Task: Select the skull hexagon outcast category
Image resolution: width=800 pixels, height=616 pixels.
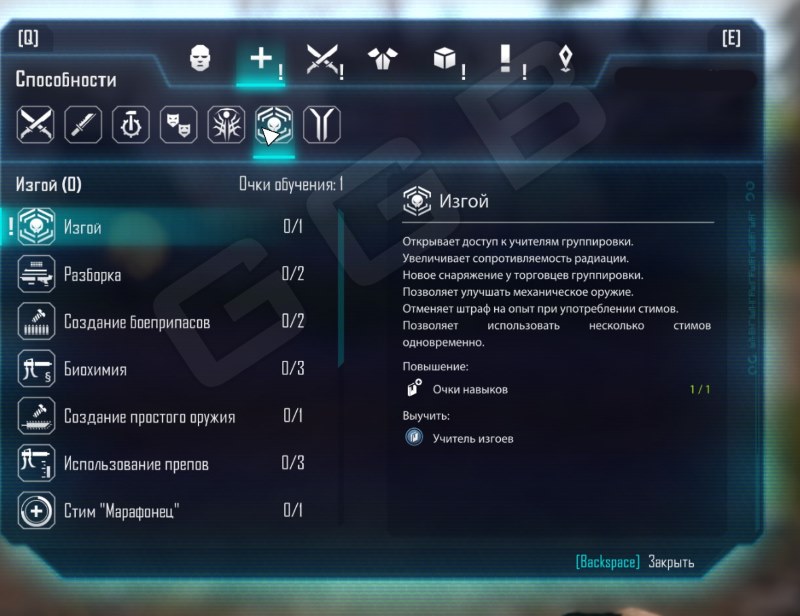Action: point(273,125)
